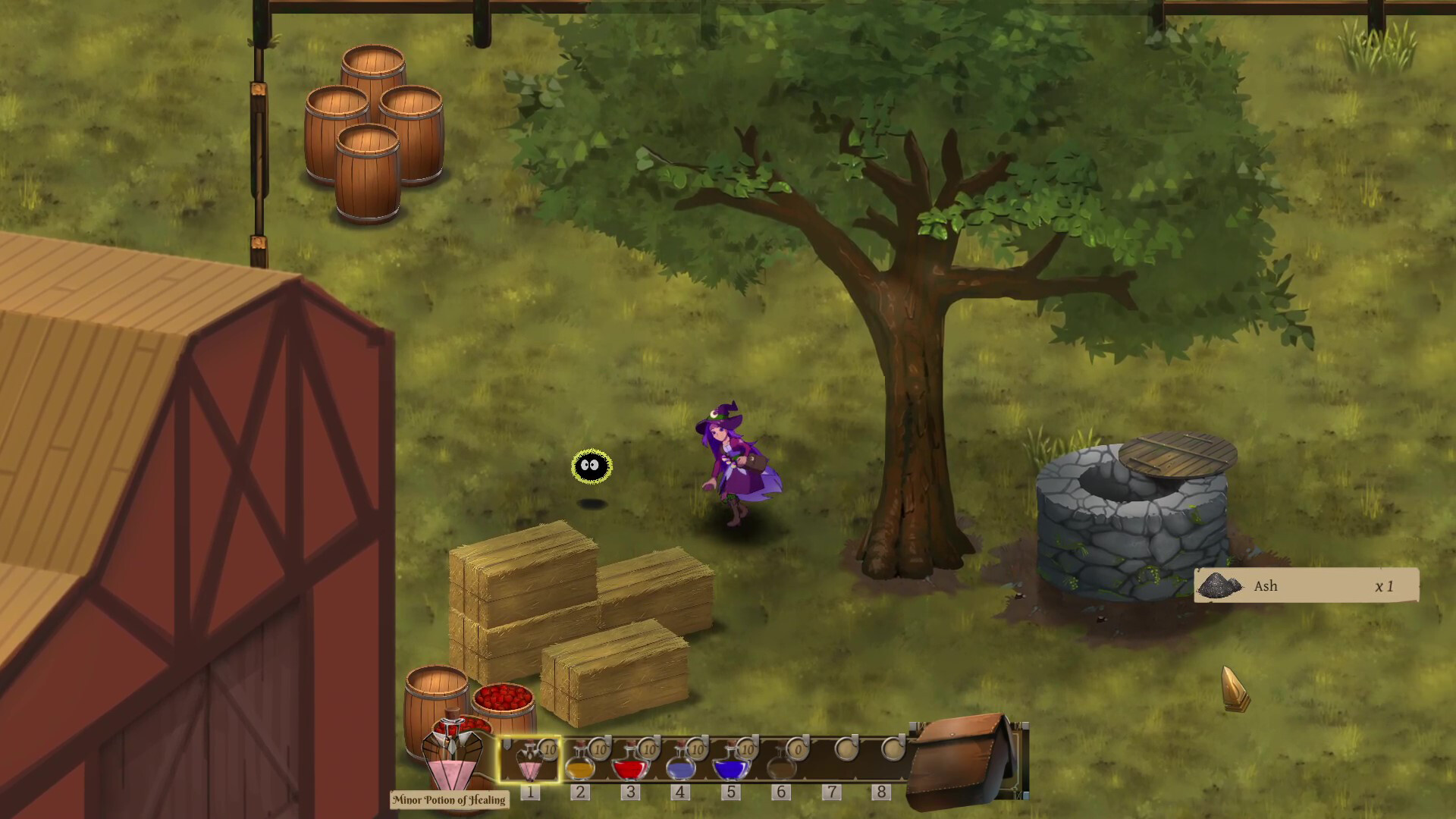Click the large potion preview above the tooltip

(451, 755)
